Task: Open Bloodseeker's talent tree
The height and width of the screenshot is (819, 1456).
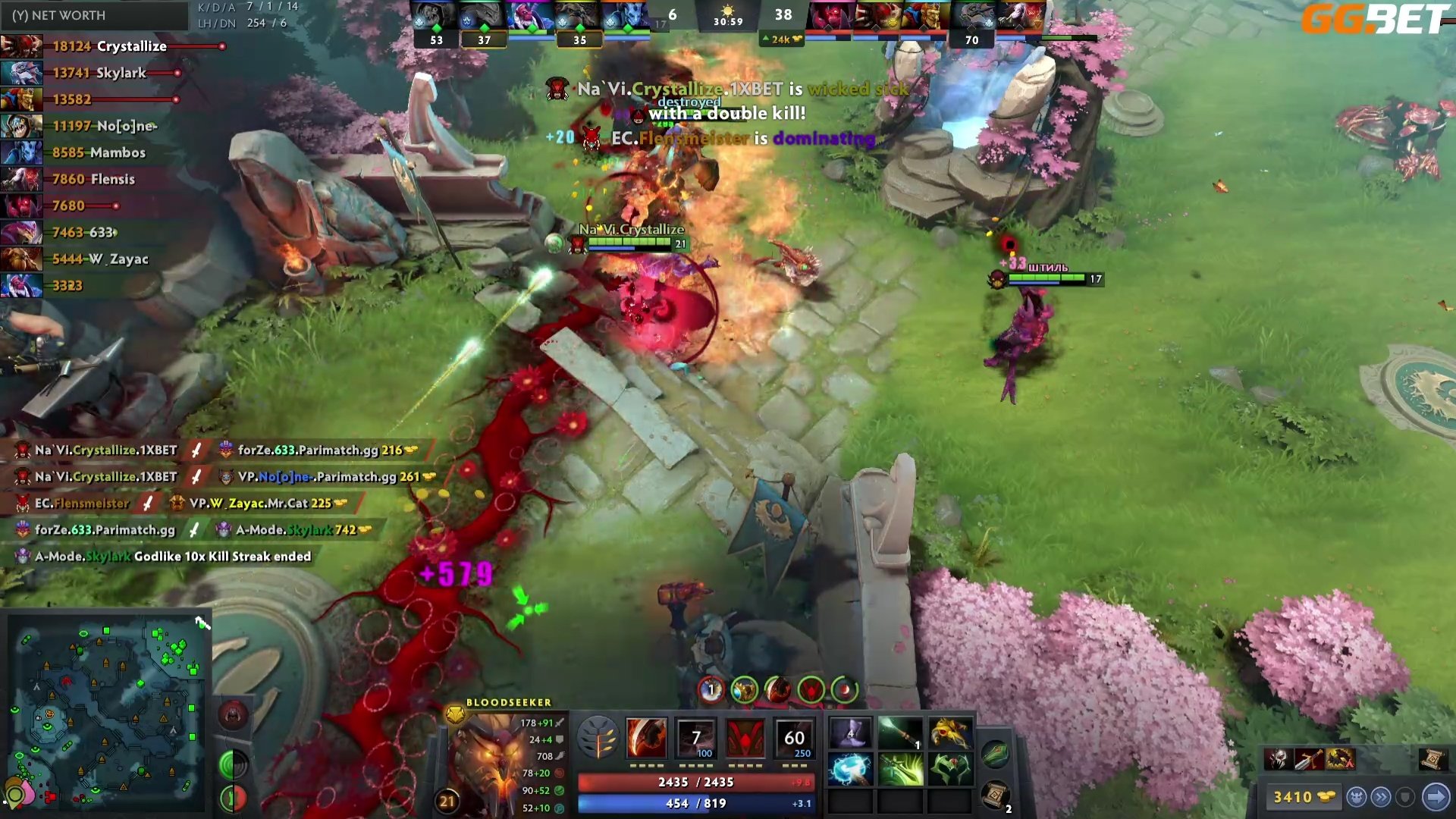Action: (x=598, y=737)
